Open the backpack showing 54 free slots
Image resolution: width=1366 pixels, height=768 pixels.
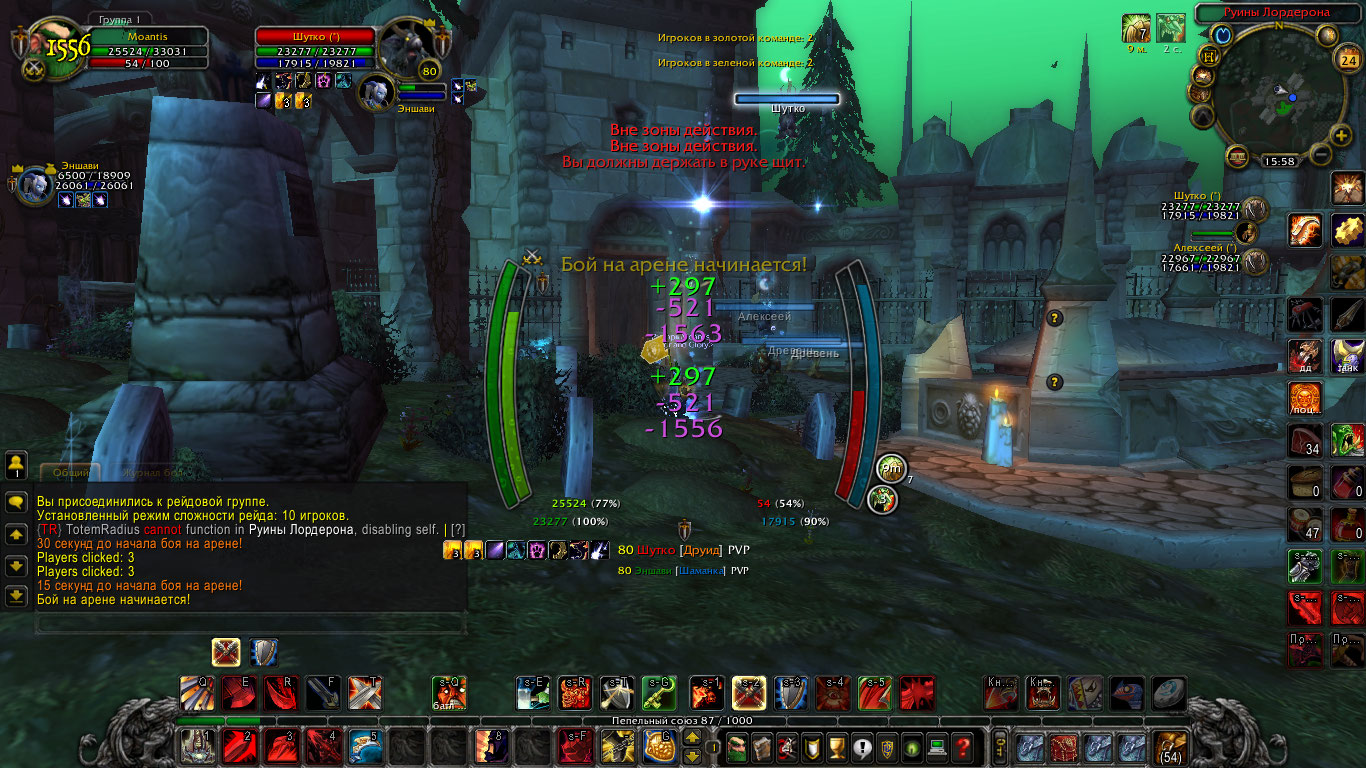[1170, 746]
